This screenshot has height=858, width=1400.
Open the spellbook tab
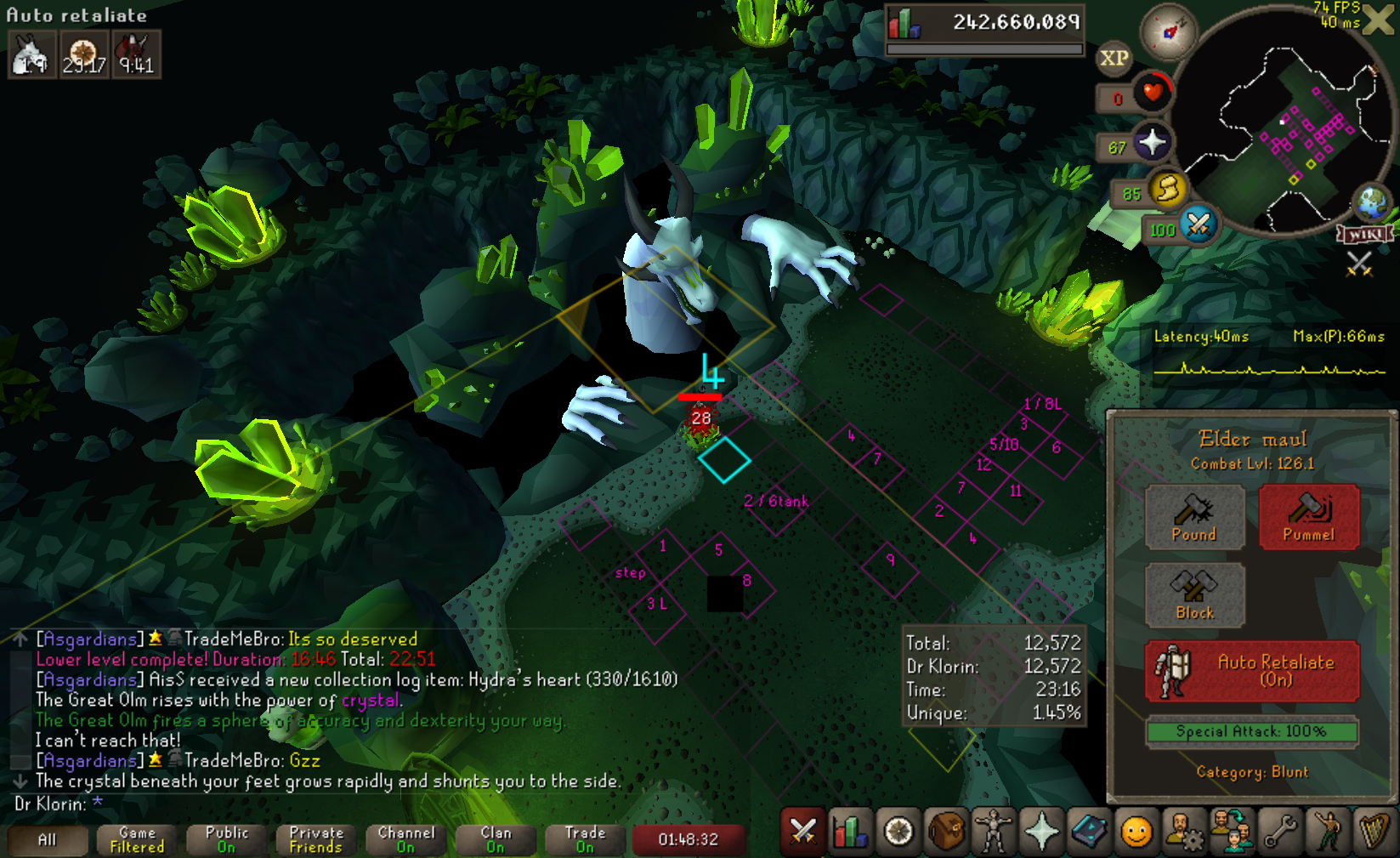pyautogui.click(x=1088, y=831)
